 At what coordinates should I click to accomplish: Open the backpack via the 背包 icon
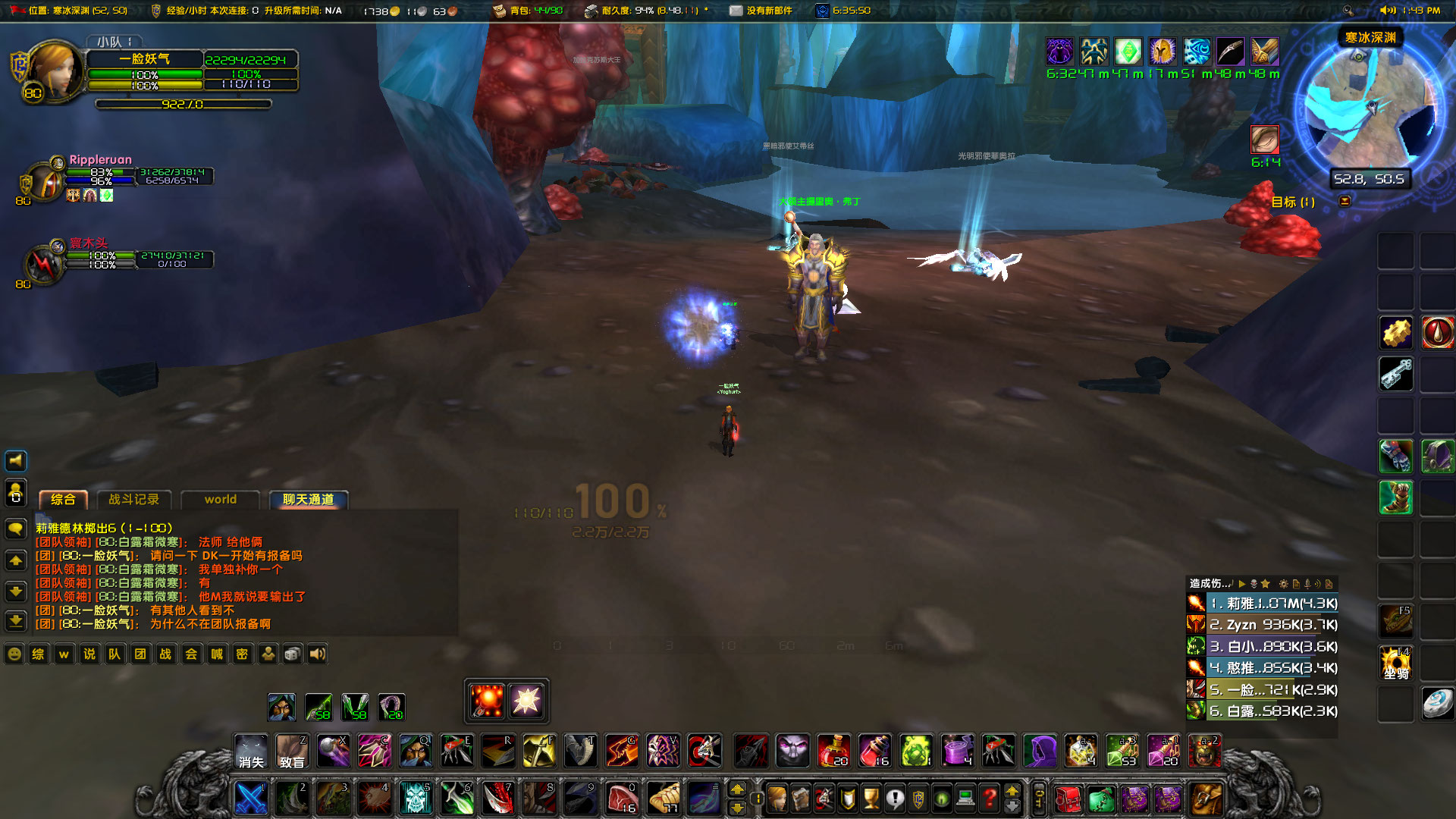click(500, 11)
